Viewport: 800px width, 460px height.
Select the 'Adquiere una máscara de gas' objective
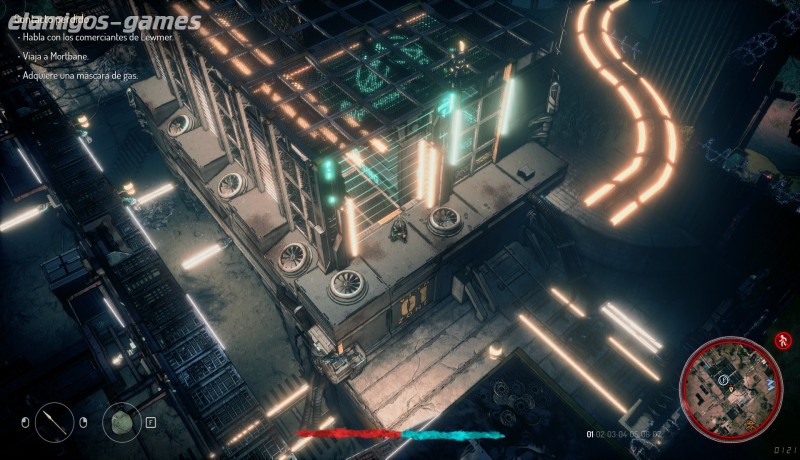tap(82, 75)
